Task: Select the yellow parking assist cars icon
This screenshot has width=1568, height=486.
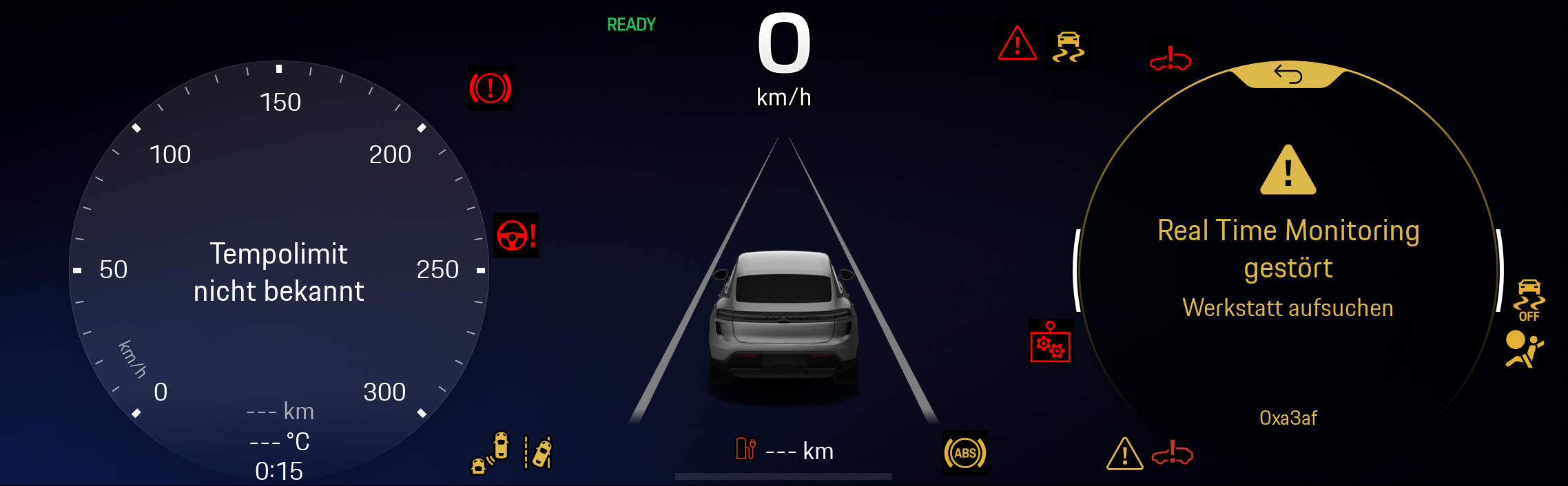Action: coord(490,454)
